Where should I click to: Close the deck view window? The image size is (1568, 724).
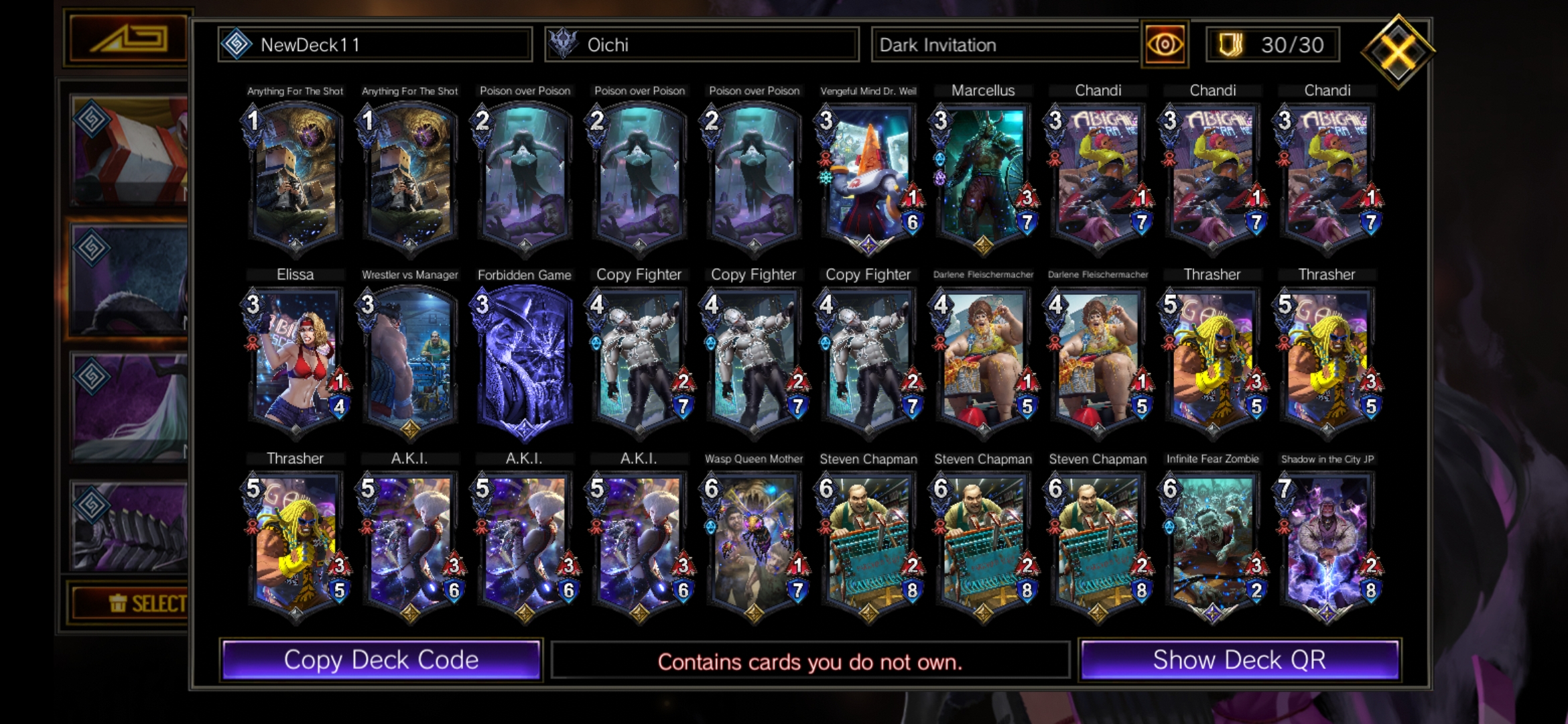click(1398, 51)
